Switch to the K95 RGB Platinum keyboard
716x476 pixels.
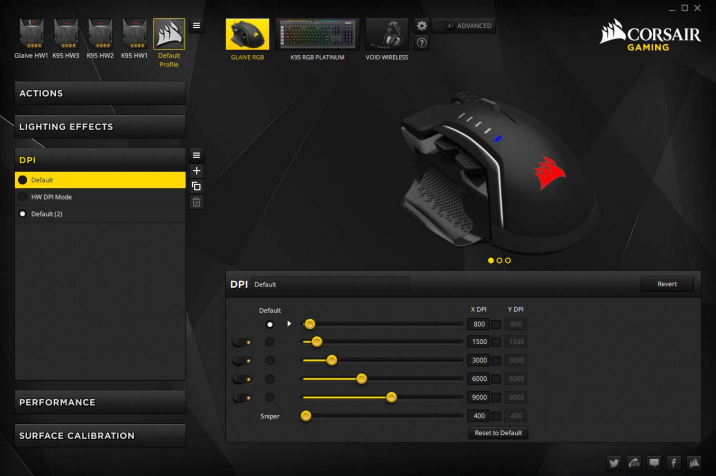click(x=317, y=37)
